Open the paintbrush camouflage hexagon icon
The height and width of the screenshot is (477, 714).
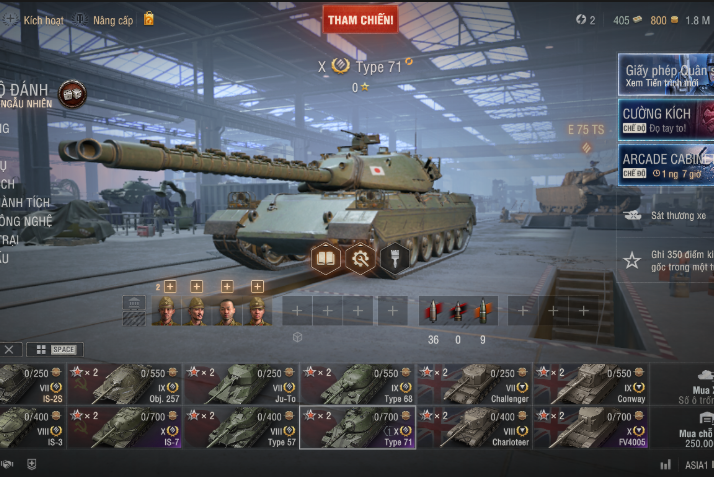pos(394,258)
